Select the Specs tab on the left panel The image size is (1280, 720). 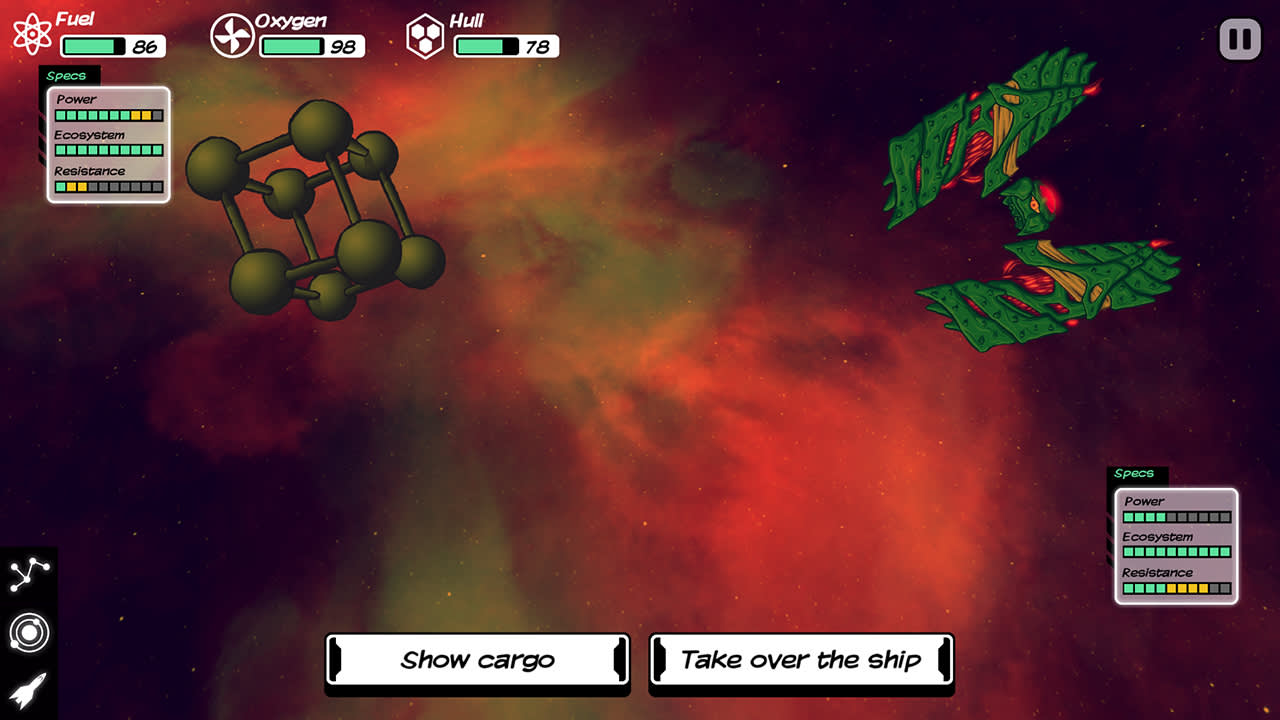point(68,75)
